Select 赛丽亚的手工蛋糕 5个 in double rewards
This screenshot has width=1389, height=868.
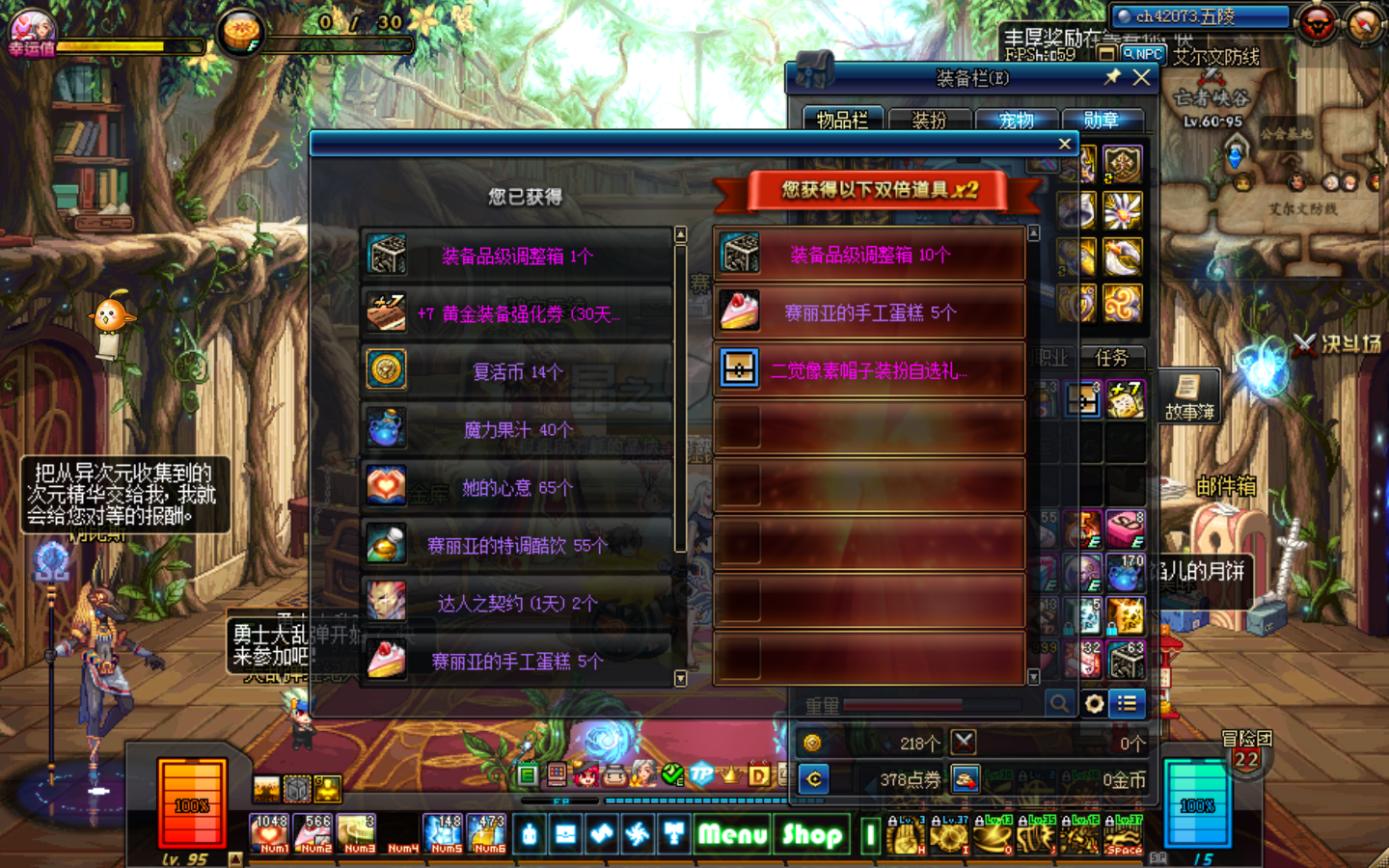click(868, 312)
